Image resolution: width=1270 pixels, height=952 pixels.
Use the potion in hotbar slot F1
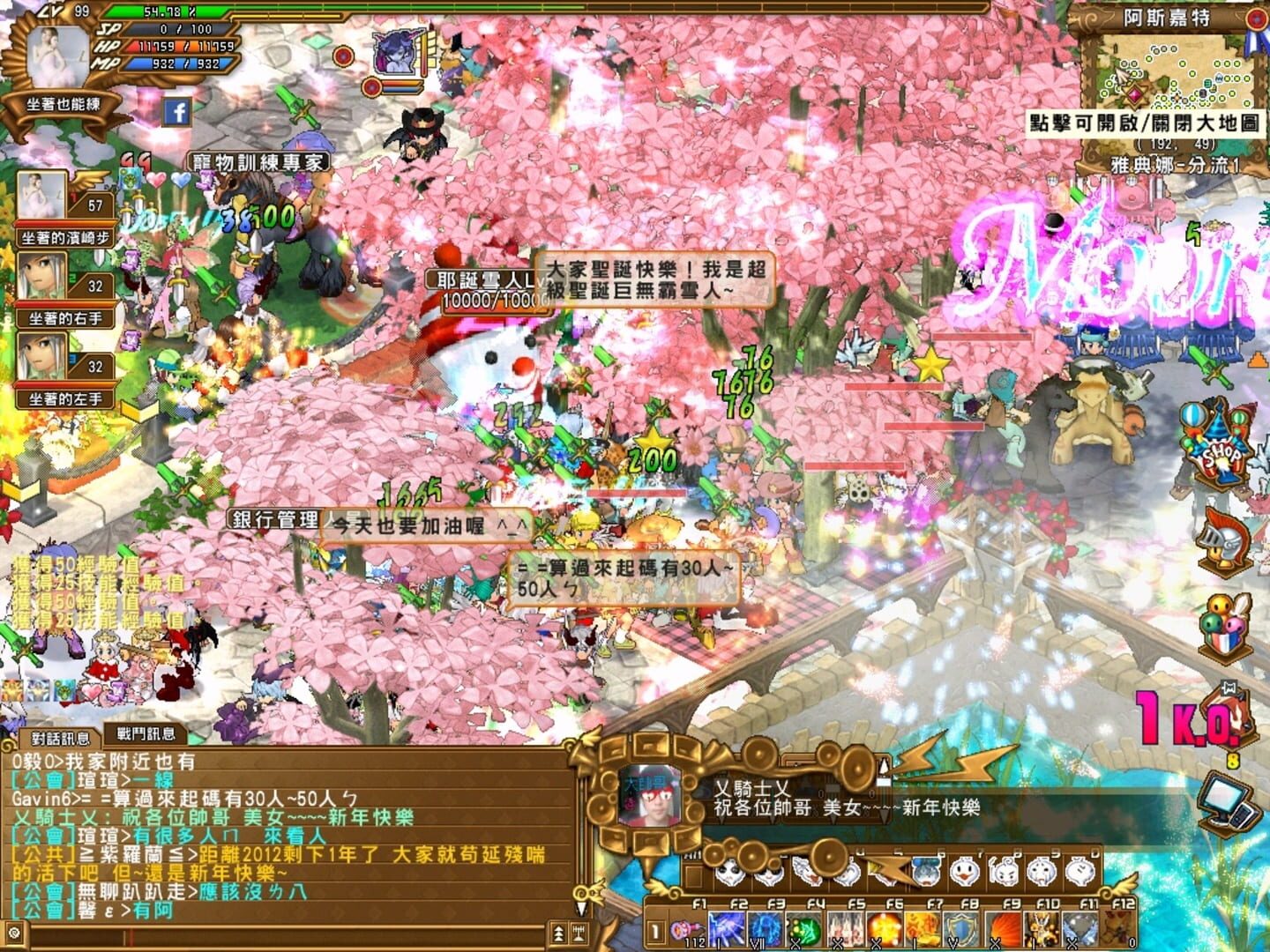coord(686,928)
